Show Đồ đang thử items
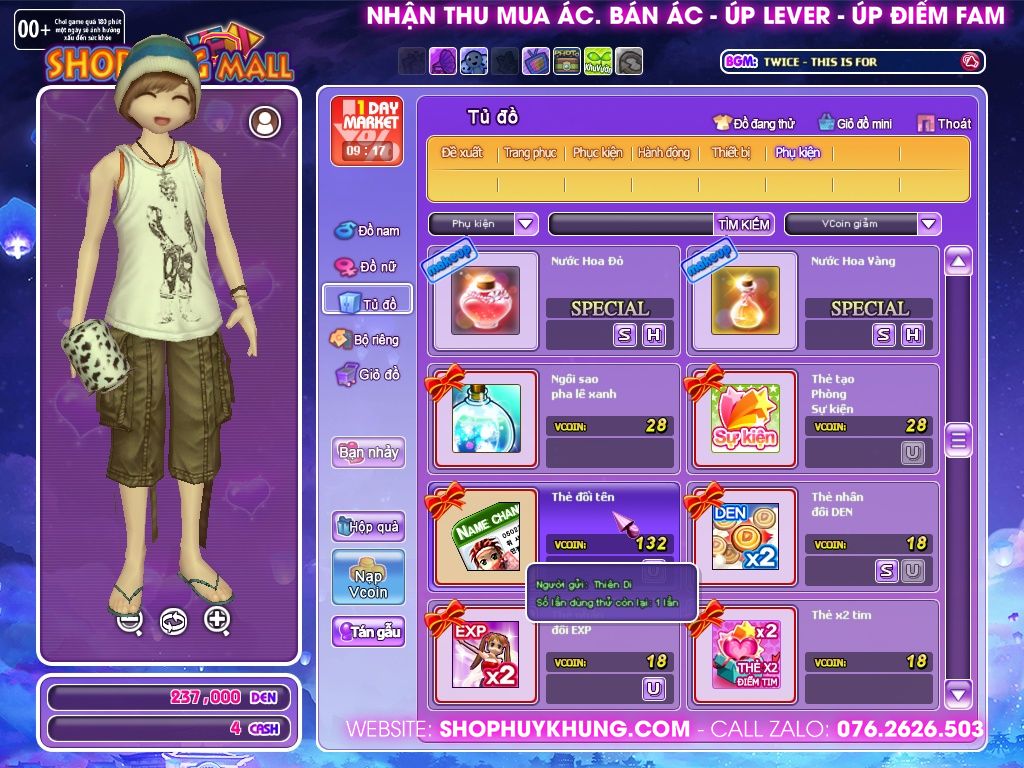 tap(753, 123)
